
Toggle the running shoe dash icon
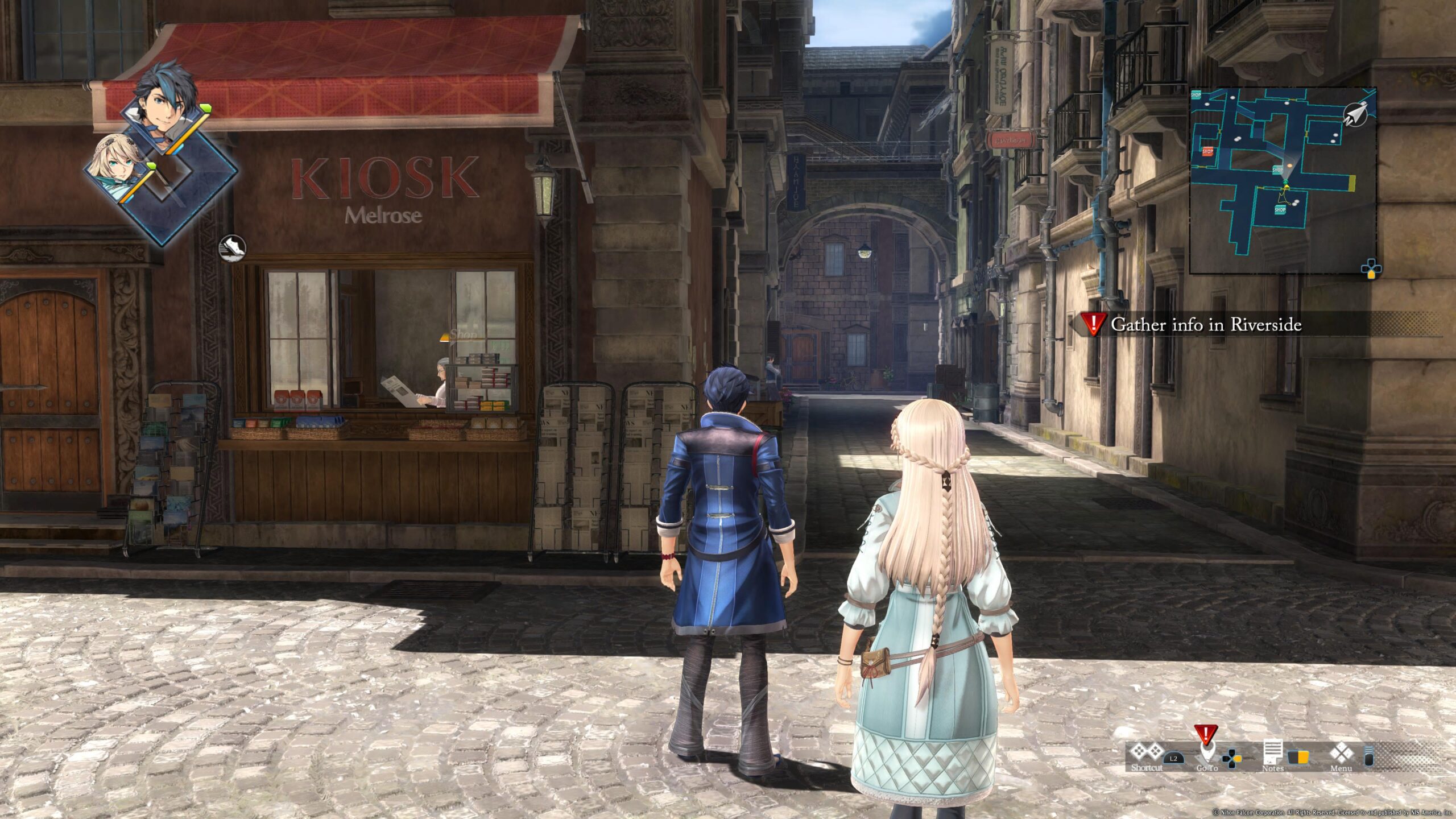[232, 247]
